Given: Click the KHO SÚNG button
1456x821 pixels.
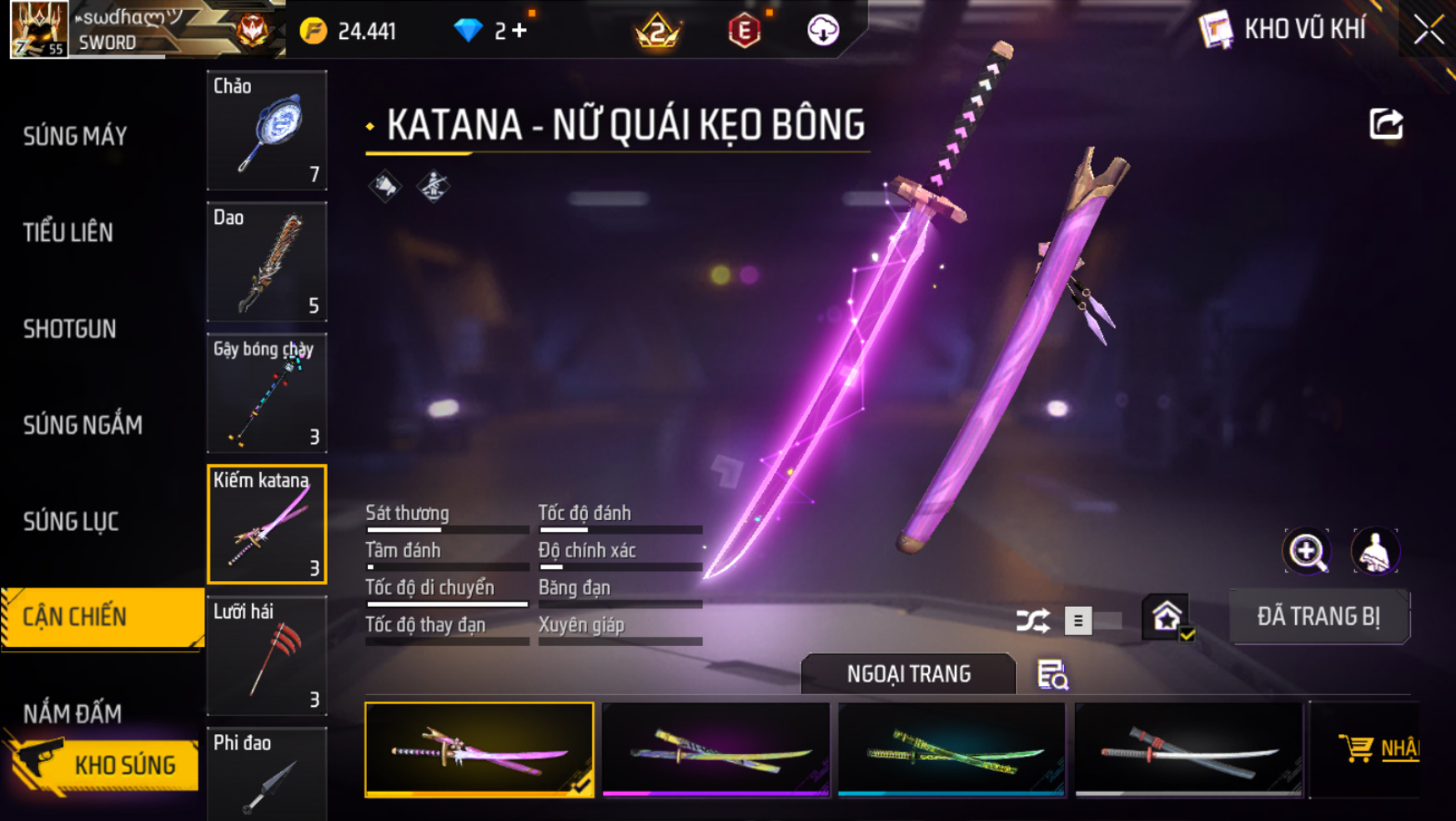Looking at the screenshot, I should coord(104,764).
